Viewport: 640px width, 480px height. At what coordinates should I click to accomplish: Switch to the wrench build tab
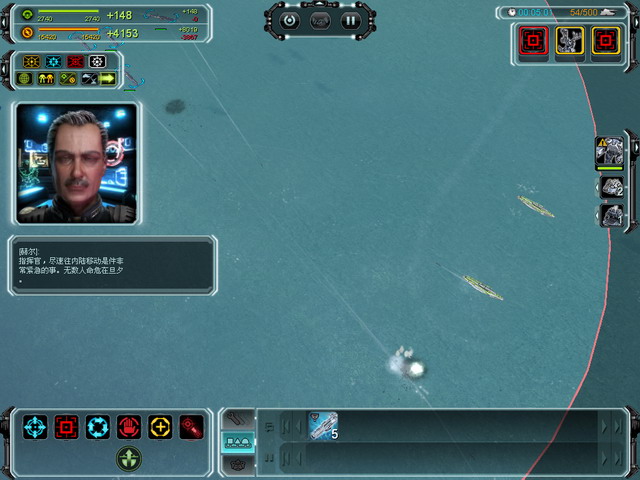pyautogui.click(x=237, y=419)
